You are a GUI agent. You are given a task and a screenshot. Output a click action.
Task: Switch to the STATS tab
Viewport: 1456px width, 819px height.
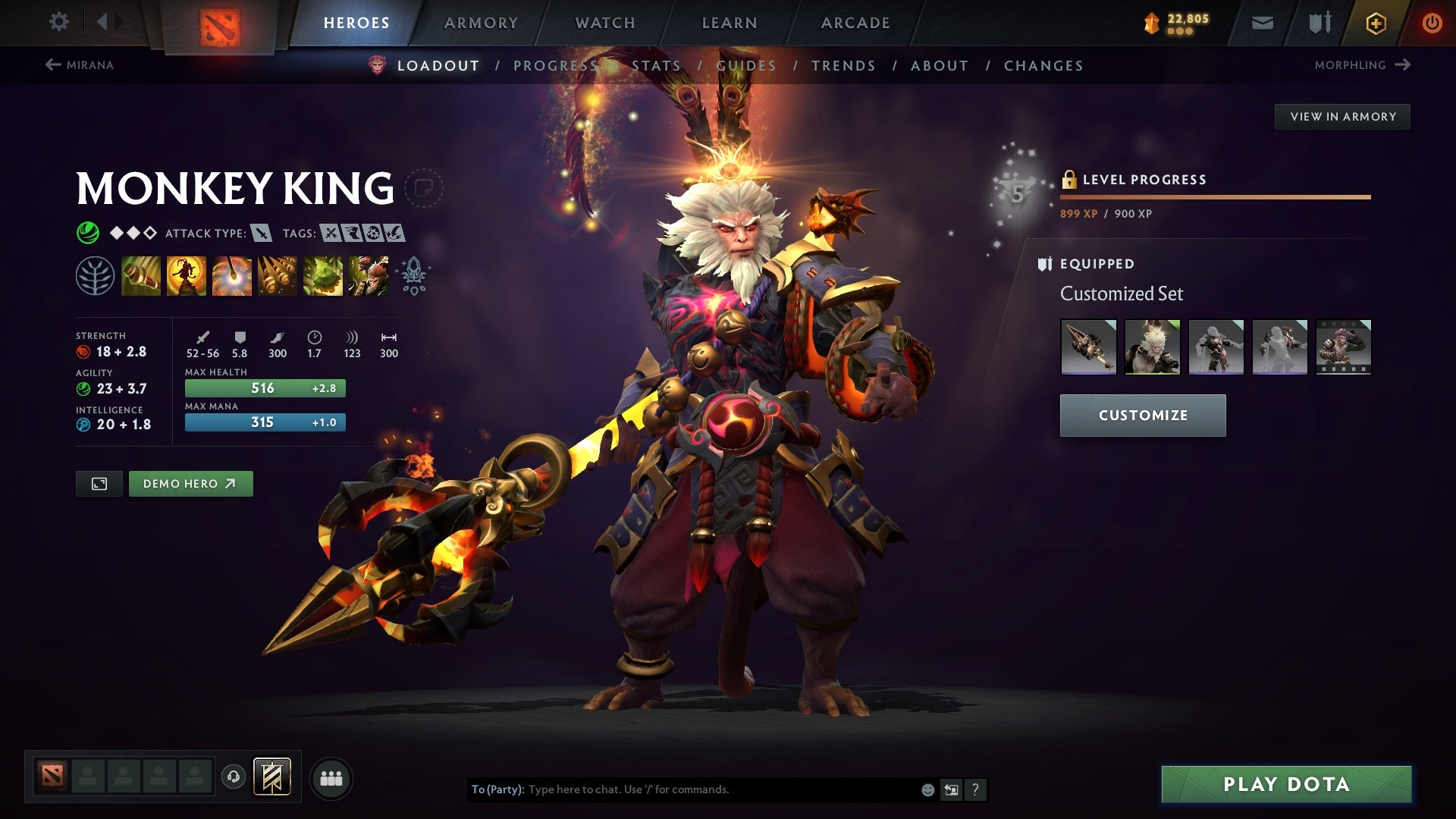click(654, 65)
